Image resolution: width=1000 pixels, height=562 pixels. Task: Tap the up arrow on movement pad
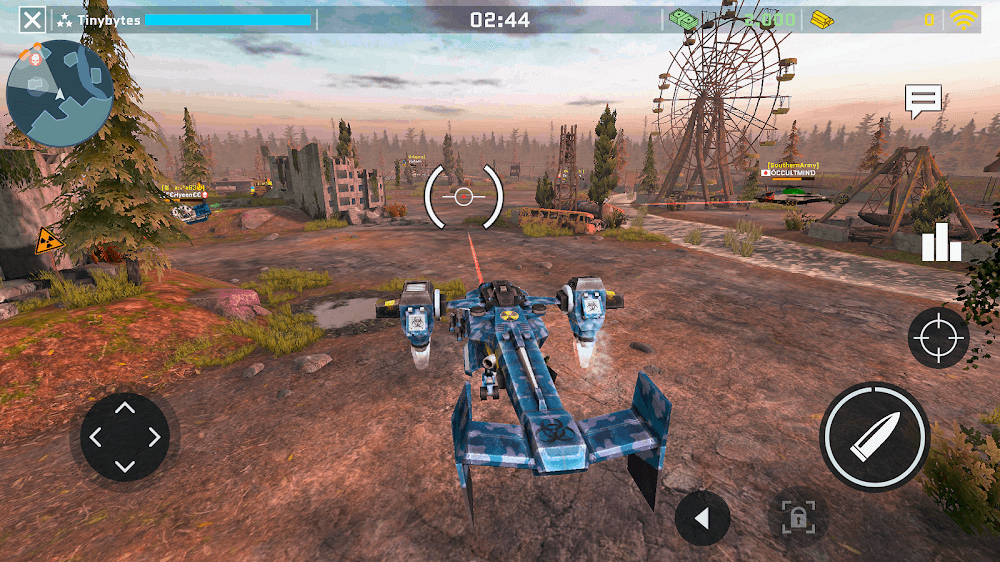point(125,407)
